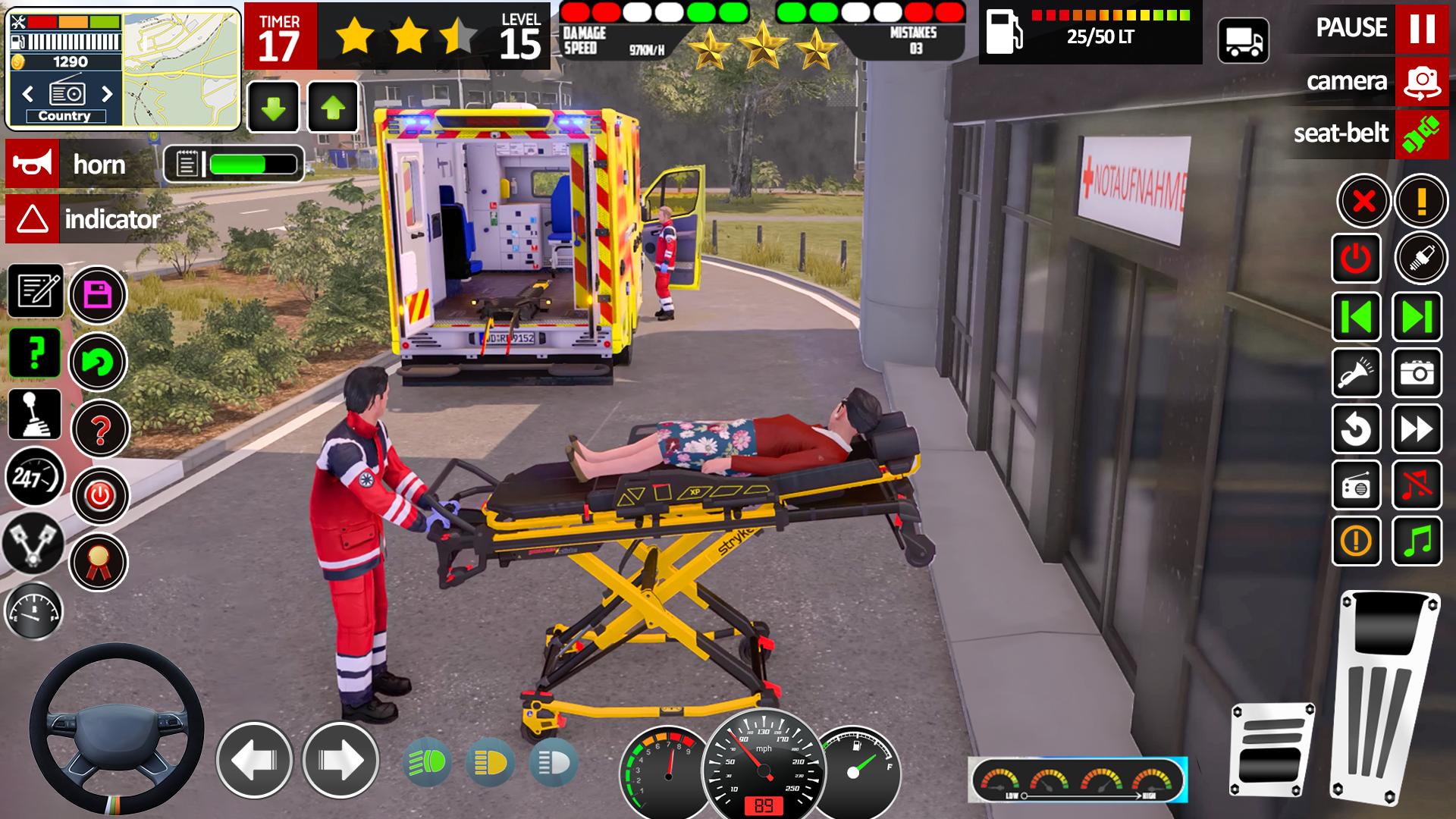Turn on the hazard indicator button
1456x819 pixels.
point(33,219)
